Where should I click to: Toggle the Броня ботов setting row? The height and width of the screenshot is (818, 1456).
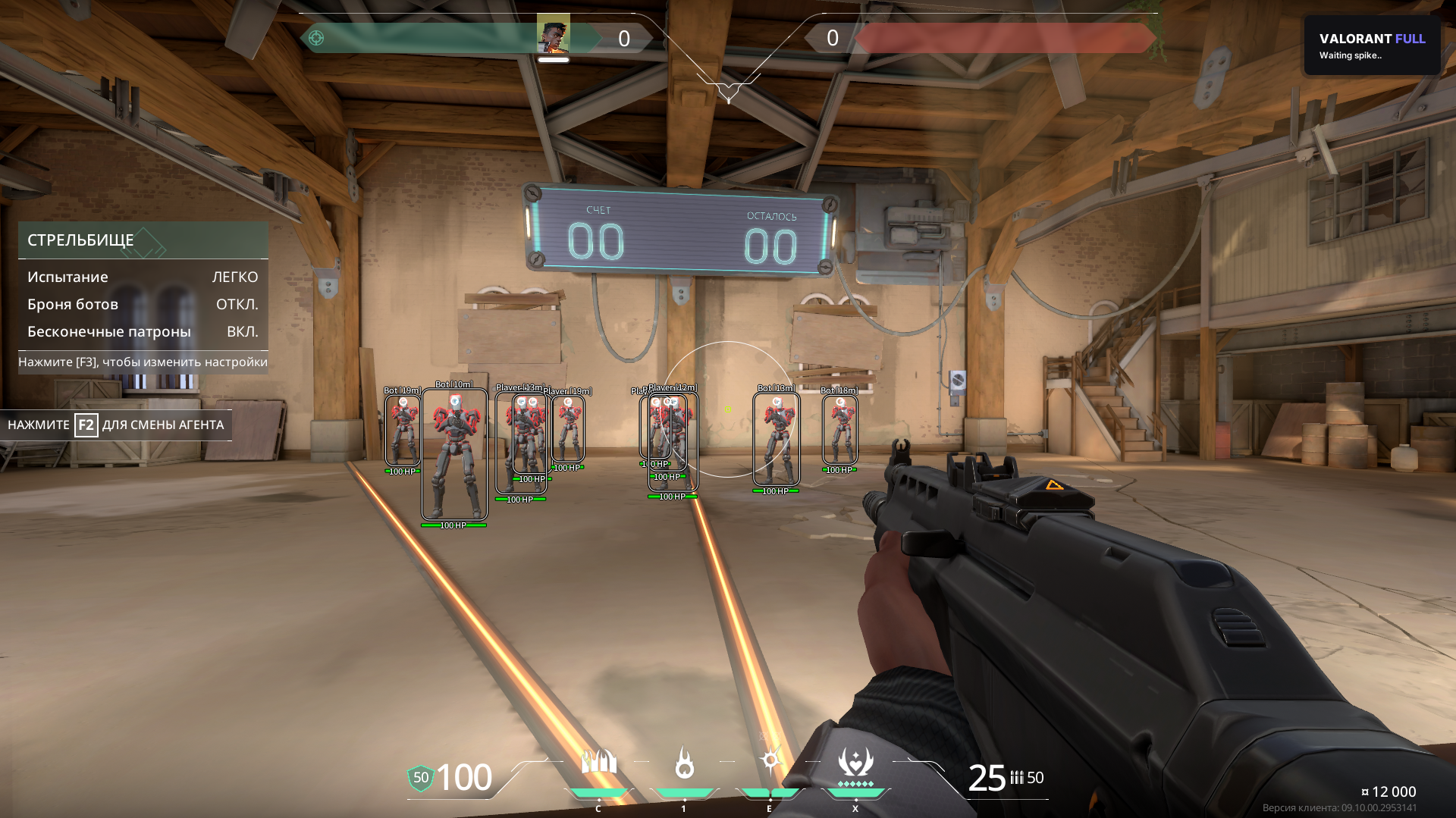143,304
